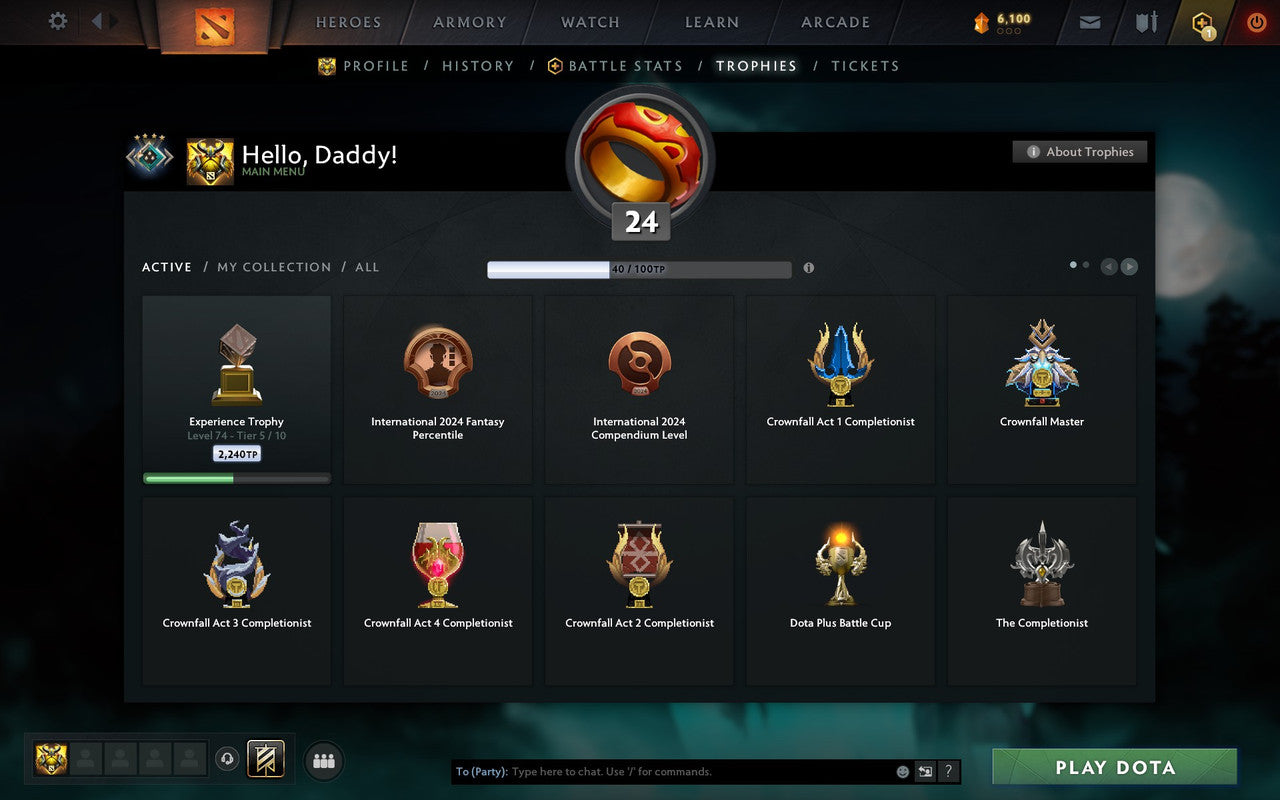Open the shards currency dropdown showing 6,100
The image size is (1280, 800).
[1000, 22]
